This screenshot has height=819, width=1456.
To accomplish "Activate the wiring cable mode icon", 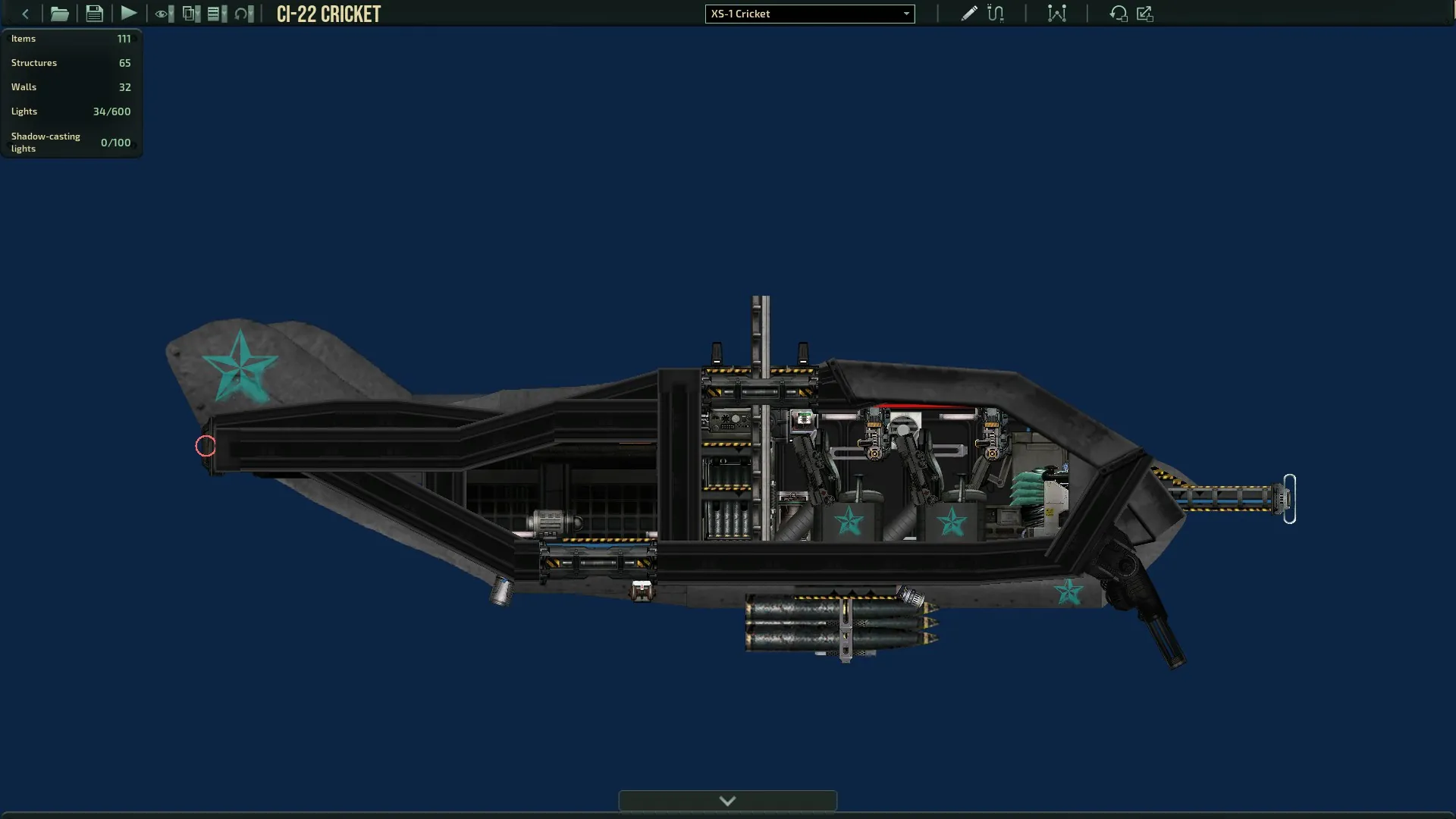I will tap(996, 14).
